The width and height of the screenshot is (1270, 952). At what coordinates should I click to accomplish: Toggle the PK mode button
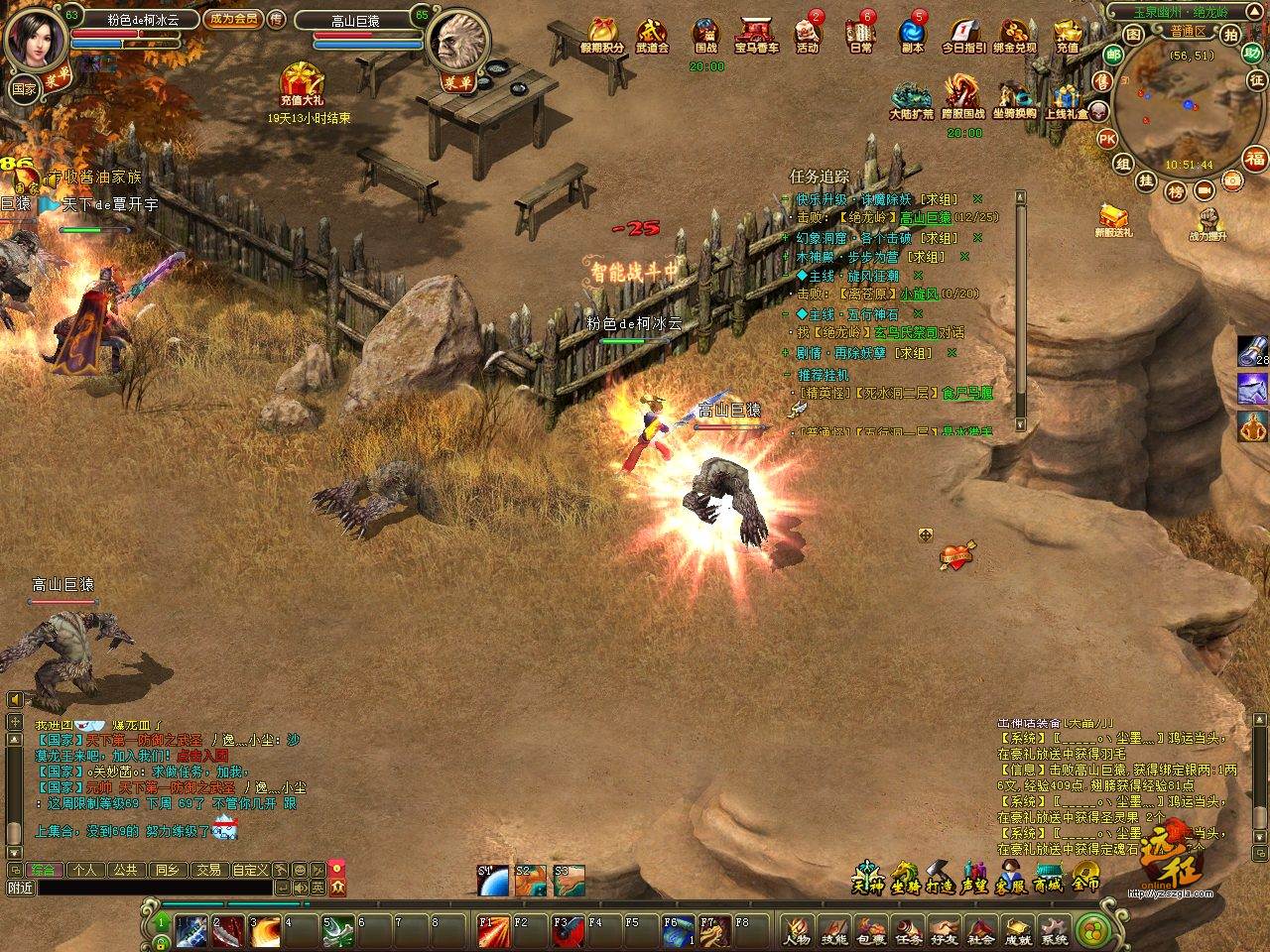click(1107, 139)
